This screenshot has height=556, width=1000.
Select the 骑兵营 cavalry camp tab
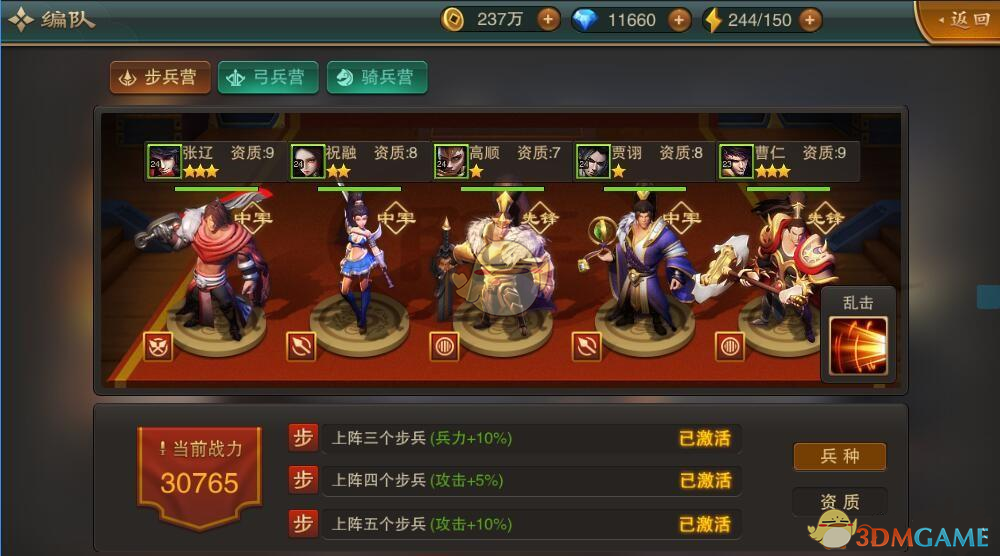click(x=376, y=78)
